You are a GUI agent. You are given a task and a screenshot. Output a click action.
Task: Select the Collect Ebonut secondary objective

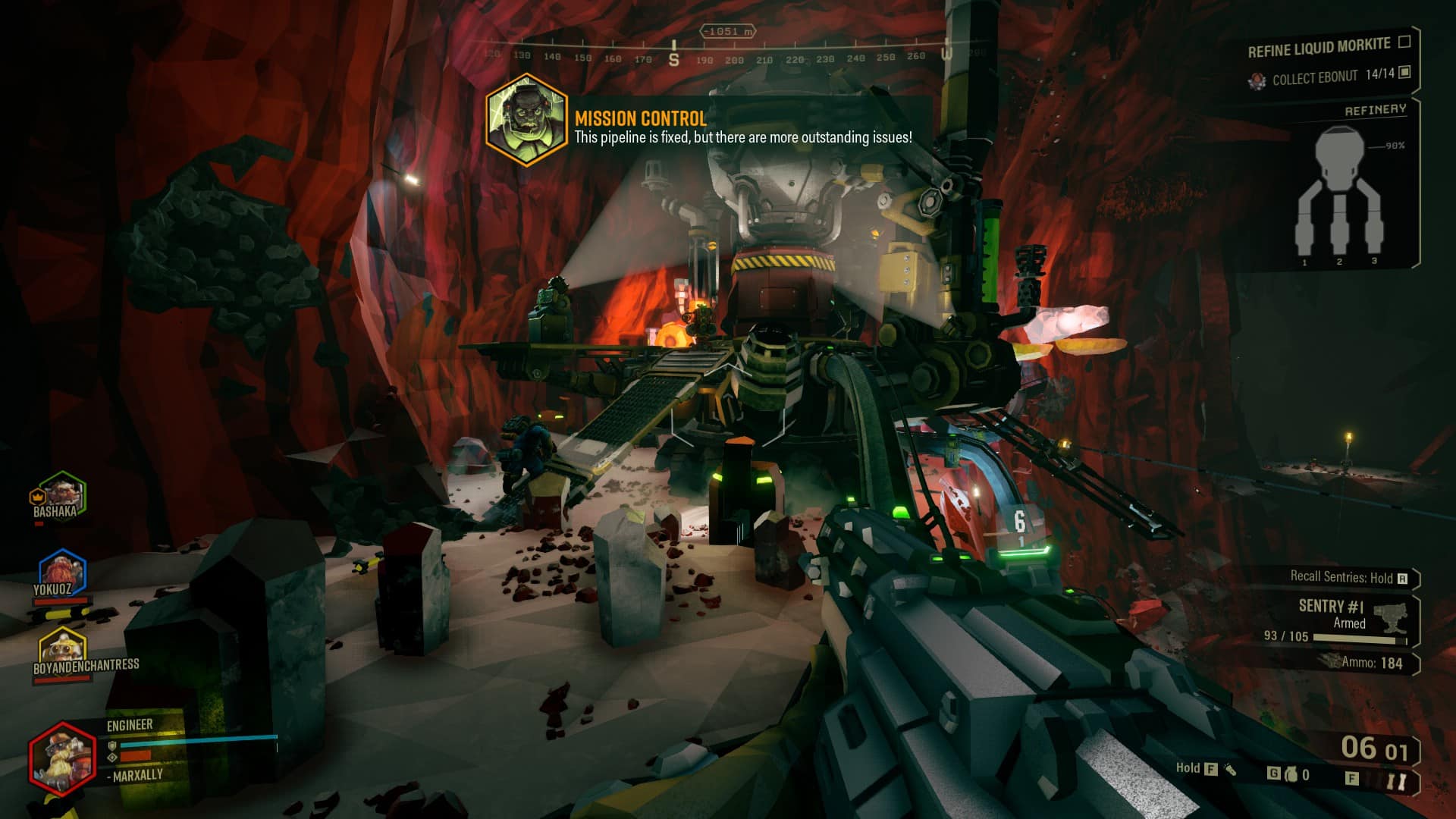click(x=1315, y=77)
